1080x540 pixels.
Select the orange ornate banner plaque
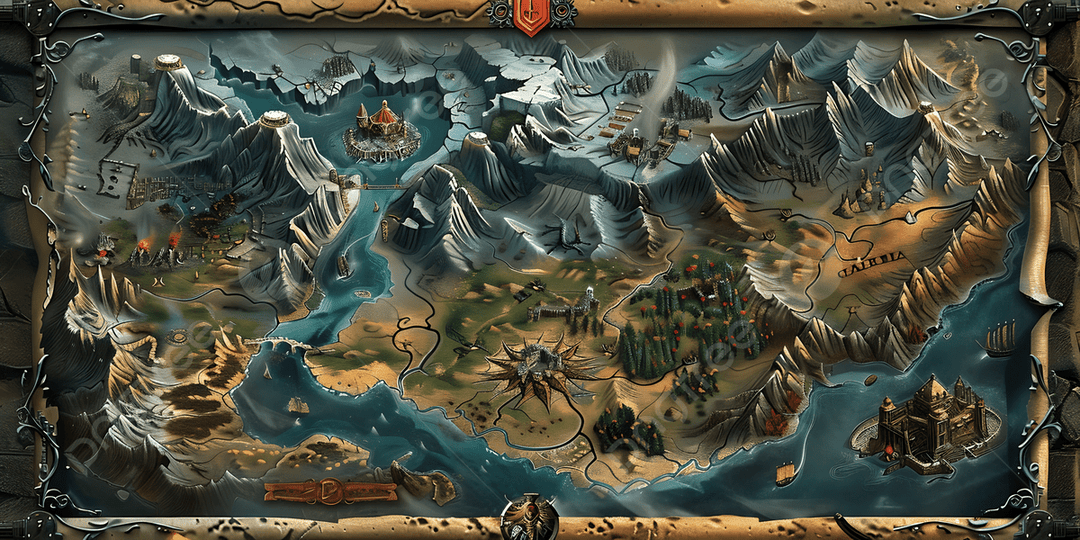[x=330, y=491]
